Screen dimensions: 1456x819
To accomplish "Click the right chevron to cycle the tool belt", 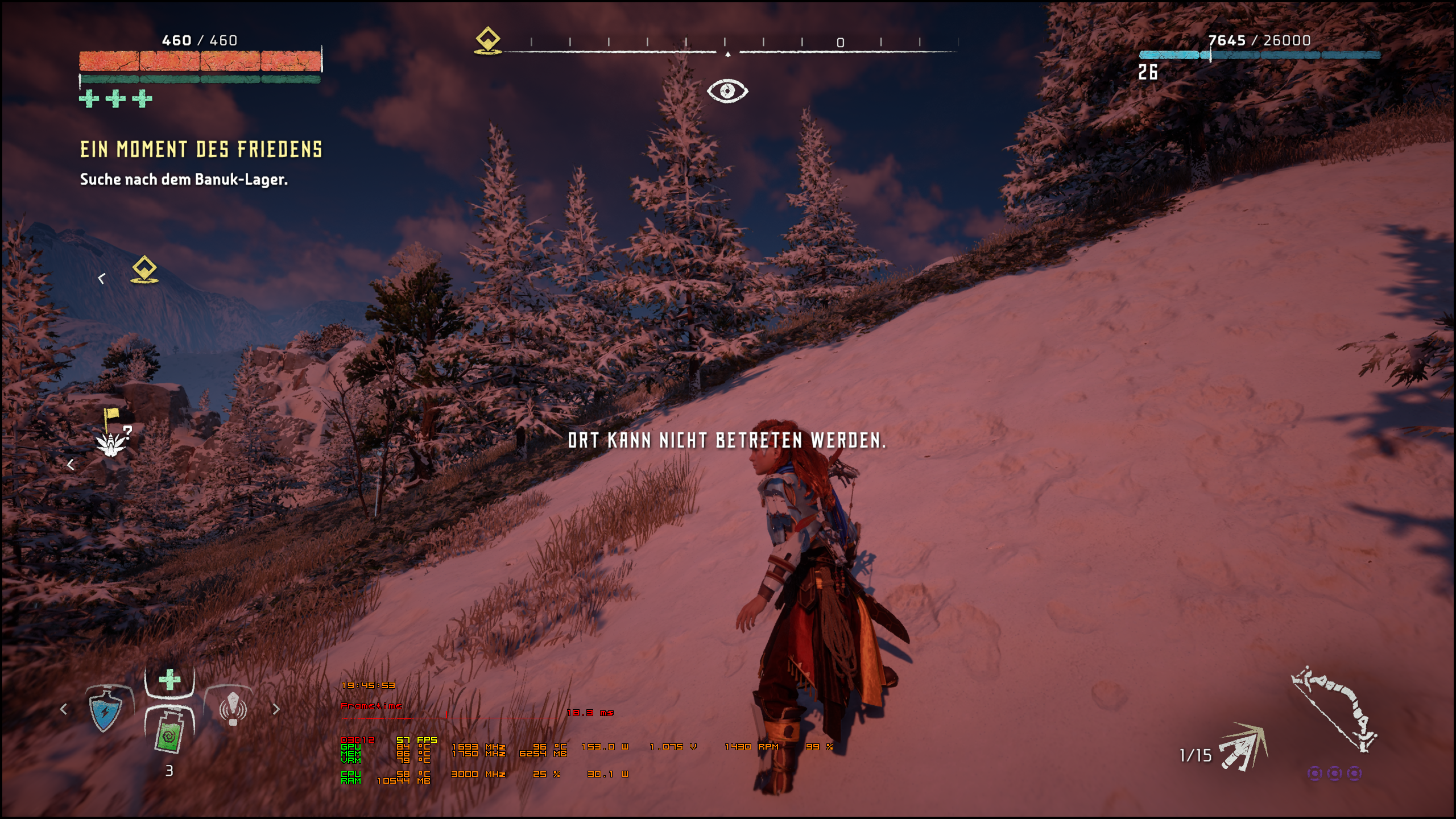I will [277, 710].
